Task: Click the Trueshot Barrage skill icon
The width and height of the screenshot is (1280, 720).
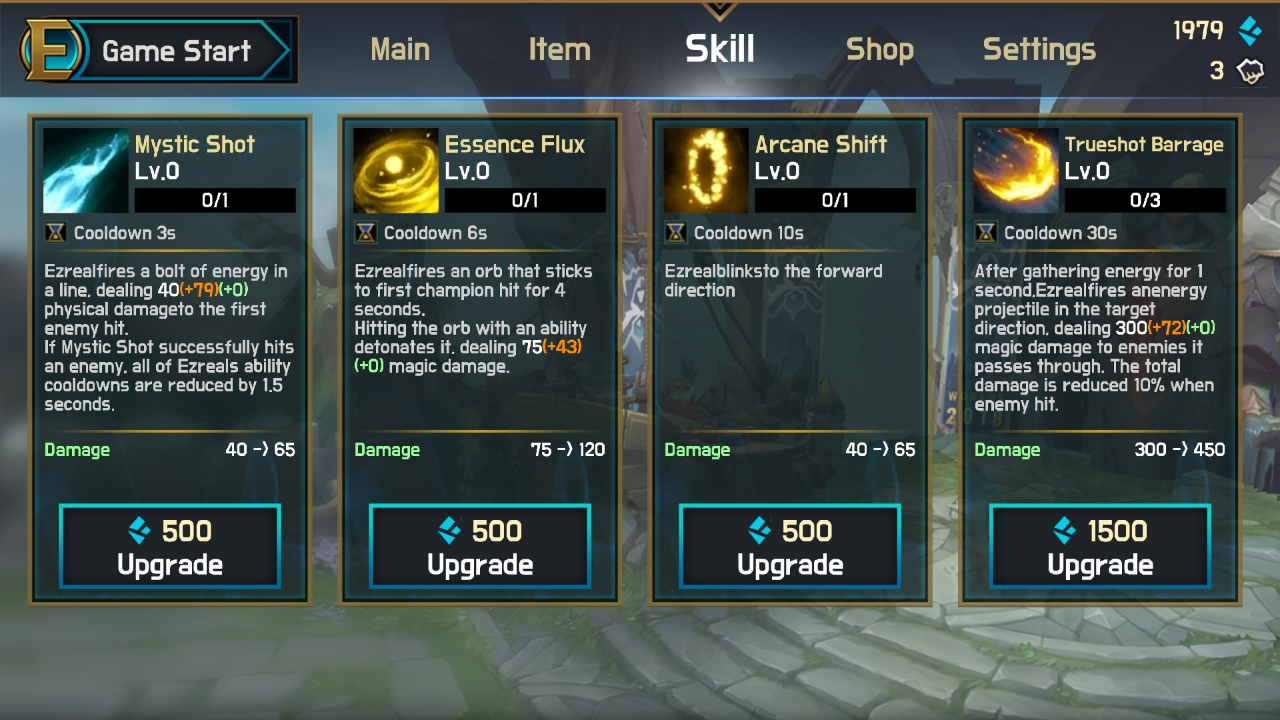Action: (1016, 170)
